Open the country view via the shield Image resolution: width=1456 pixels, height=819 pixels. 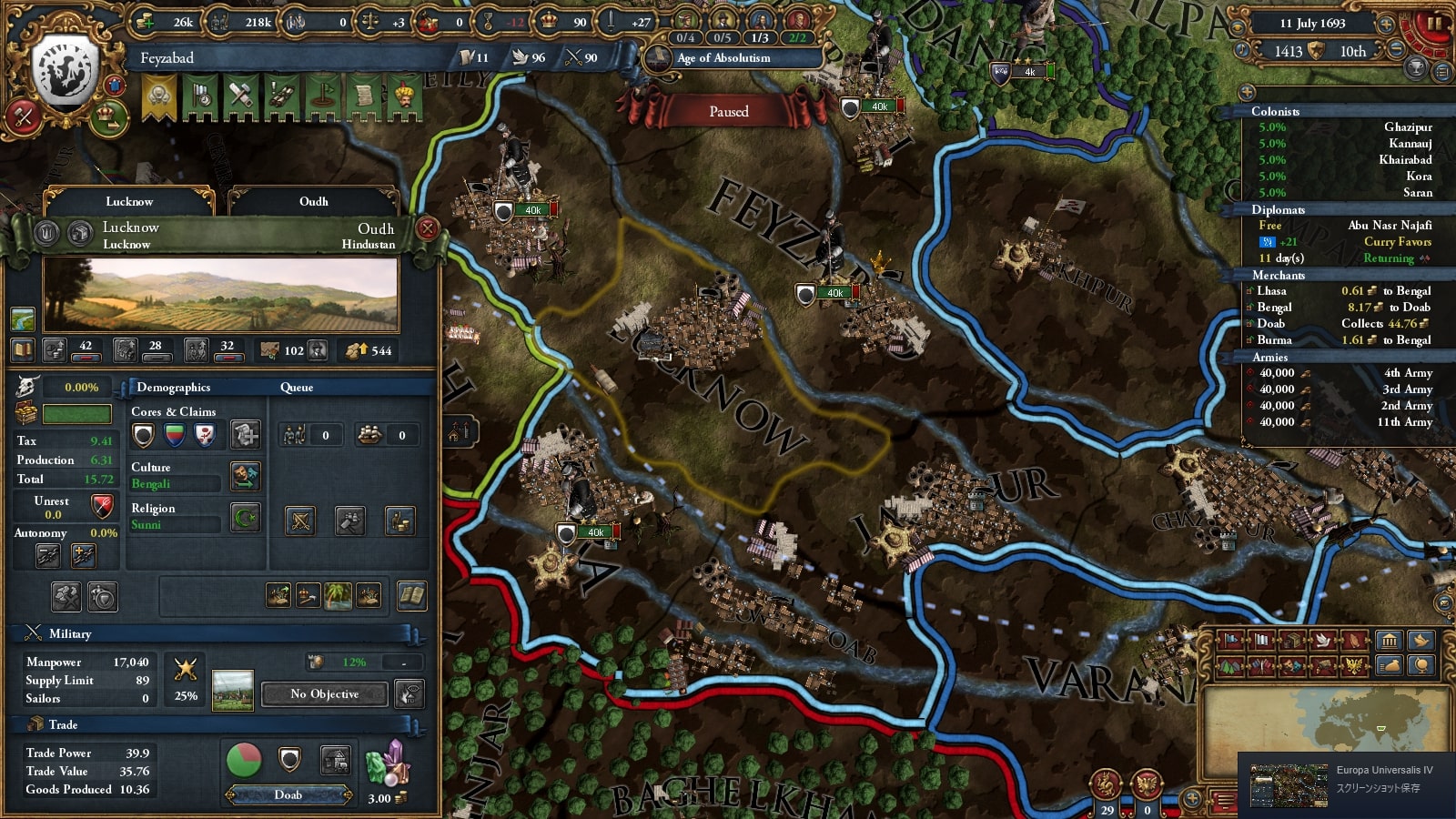click(66, 67)
